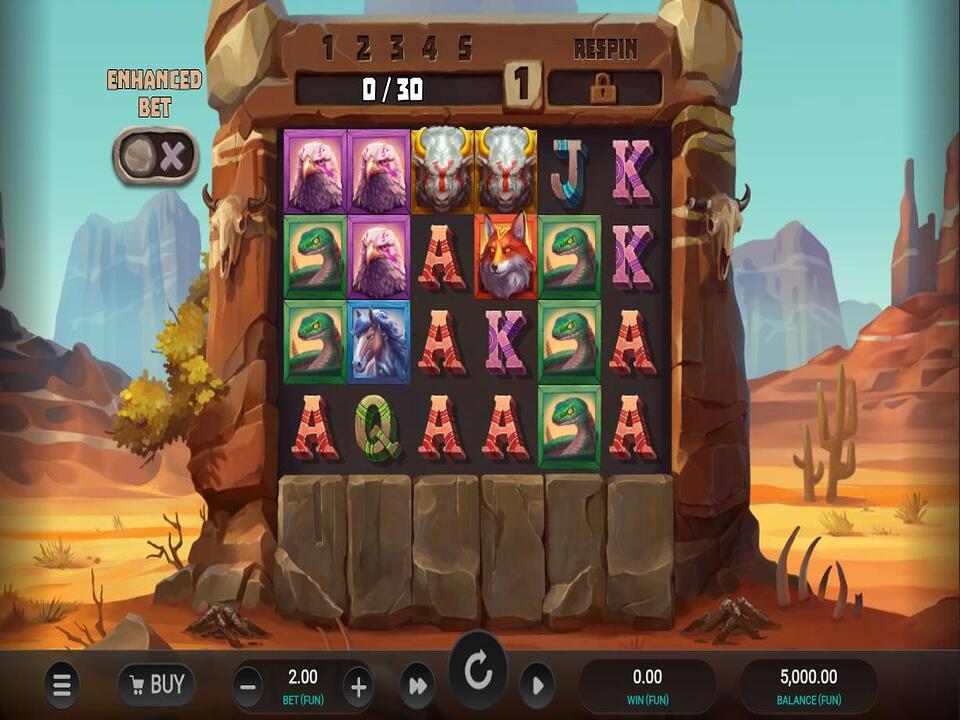Viewport: 960px width, 720px height.
Task: Start autoplay with the play triangle button
Action: click(537, 686)
